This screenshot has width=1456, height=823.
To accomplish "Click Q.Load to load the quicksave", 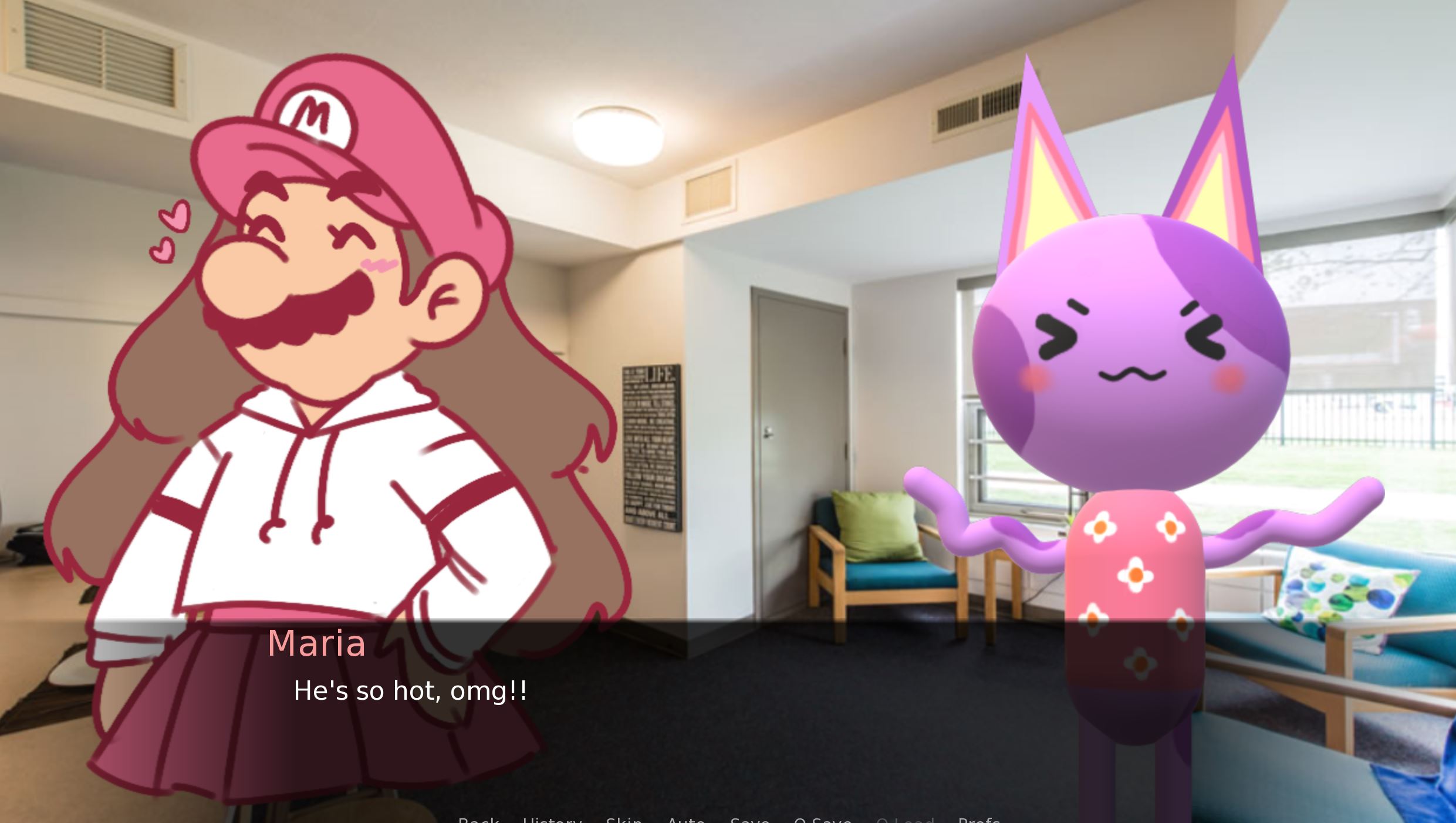I will [907, 819].
